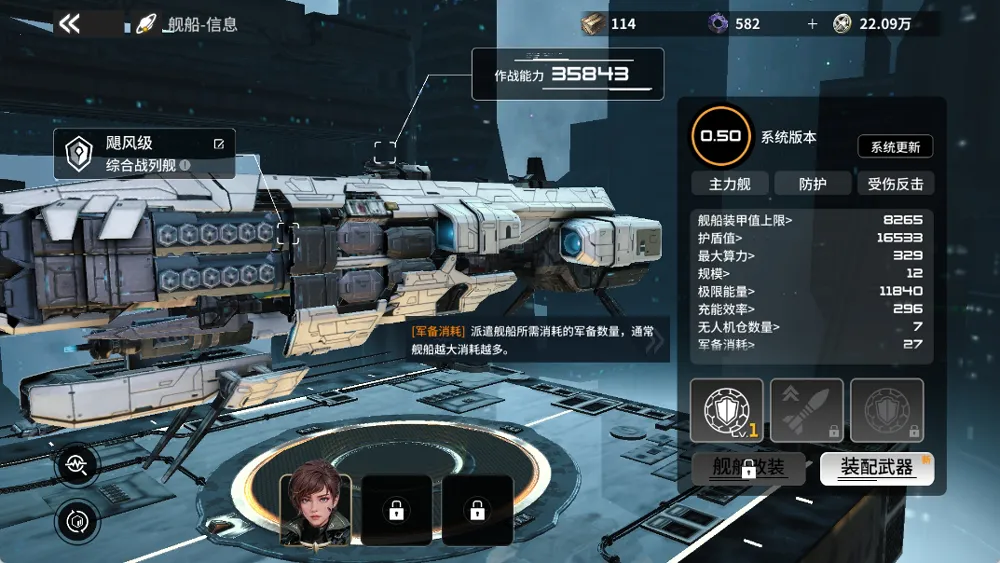
Task: Click the round waveform scan icon
Action: [78, 463]
